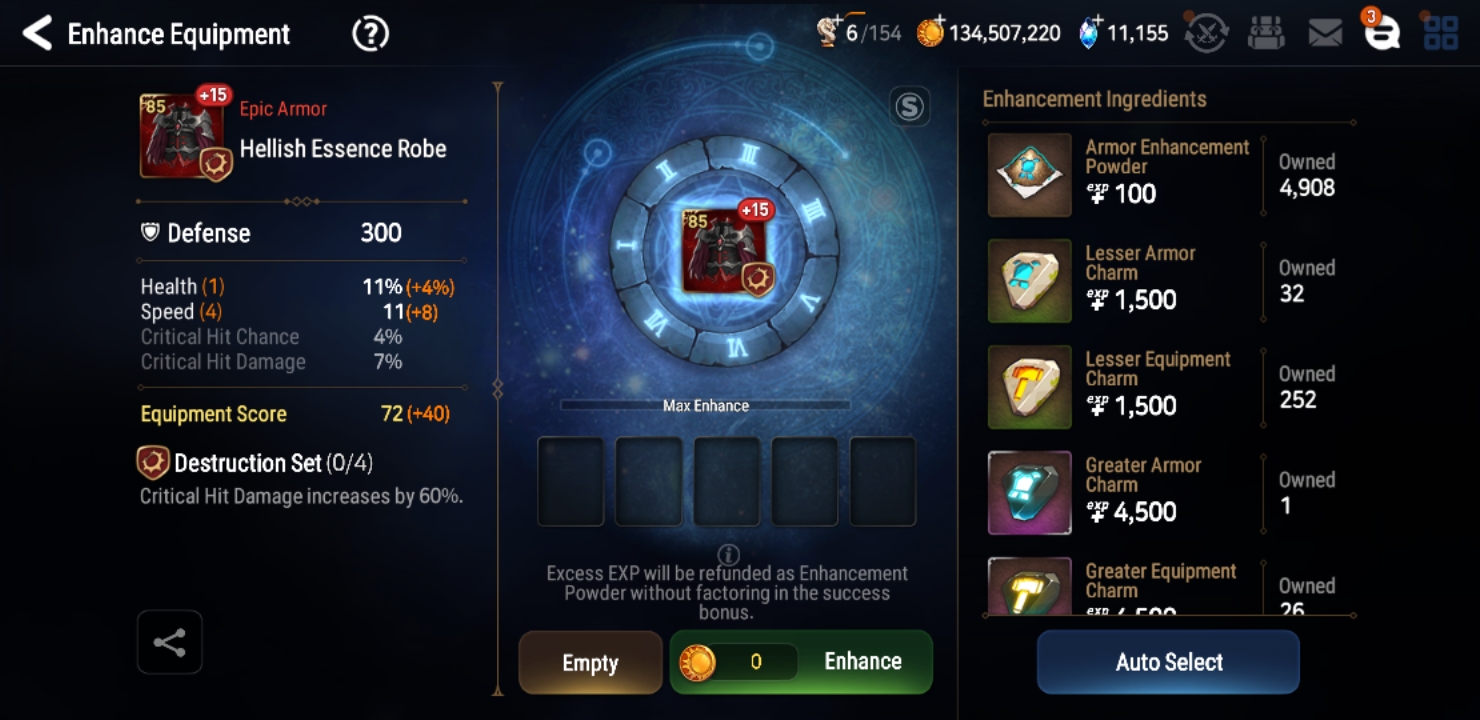
Task: Open the battle crossed-swords icon
Action: 1204,32
